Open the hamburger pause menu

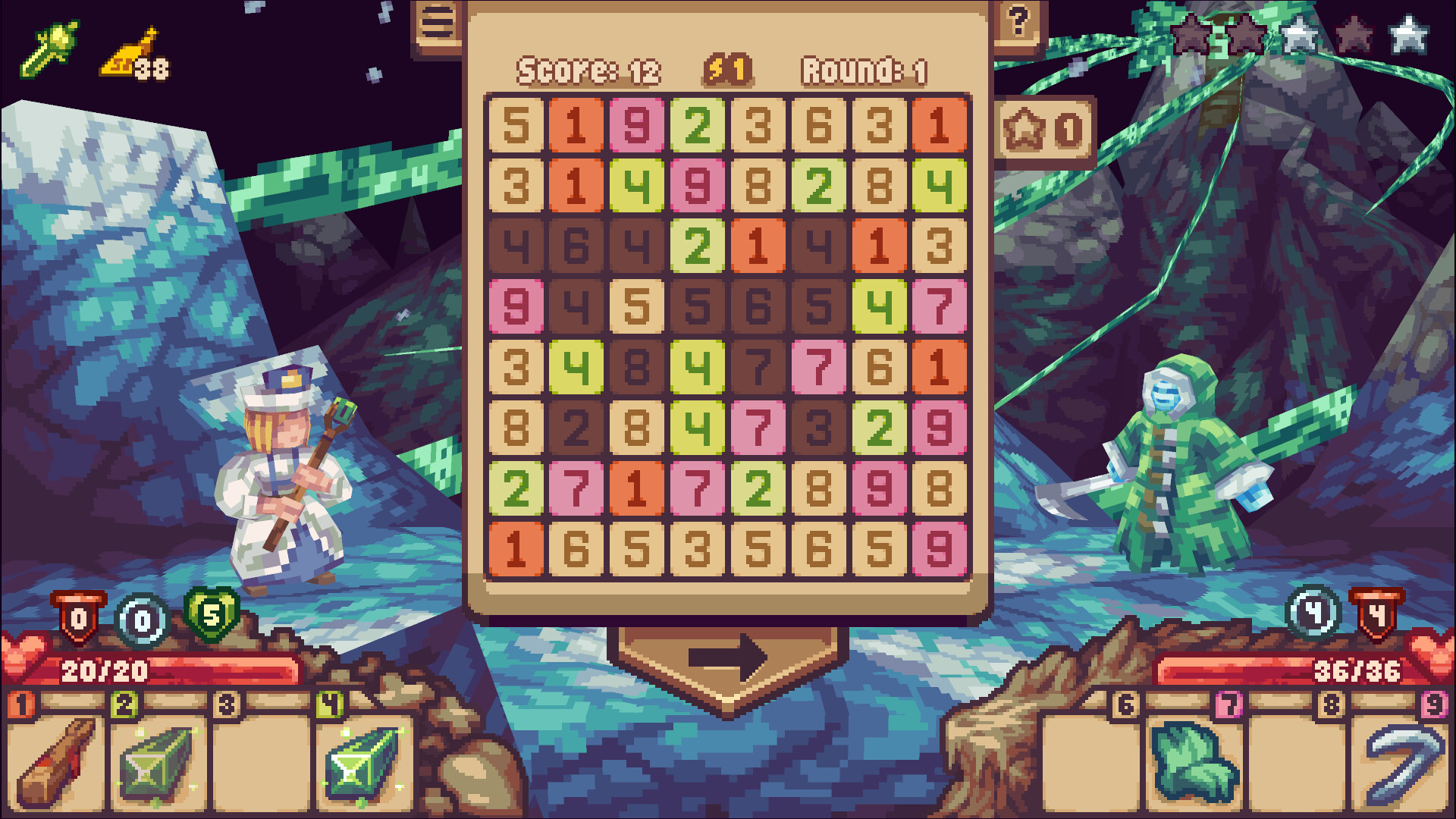click(438, 20)
